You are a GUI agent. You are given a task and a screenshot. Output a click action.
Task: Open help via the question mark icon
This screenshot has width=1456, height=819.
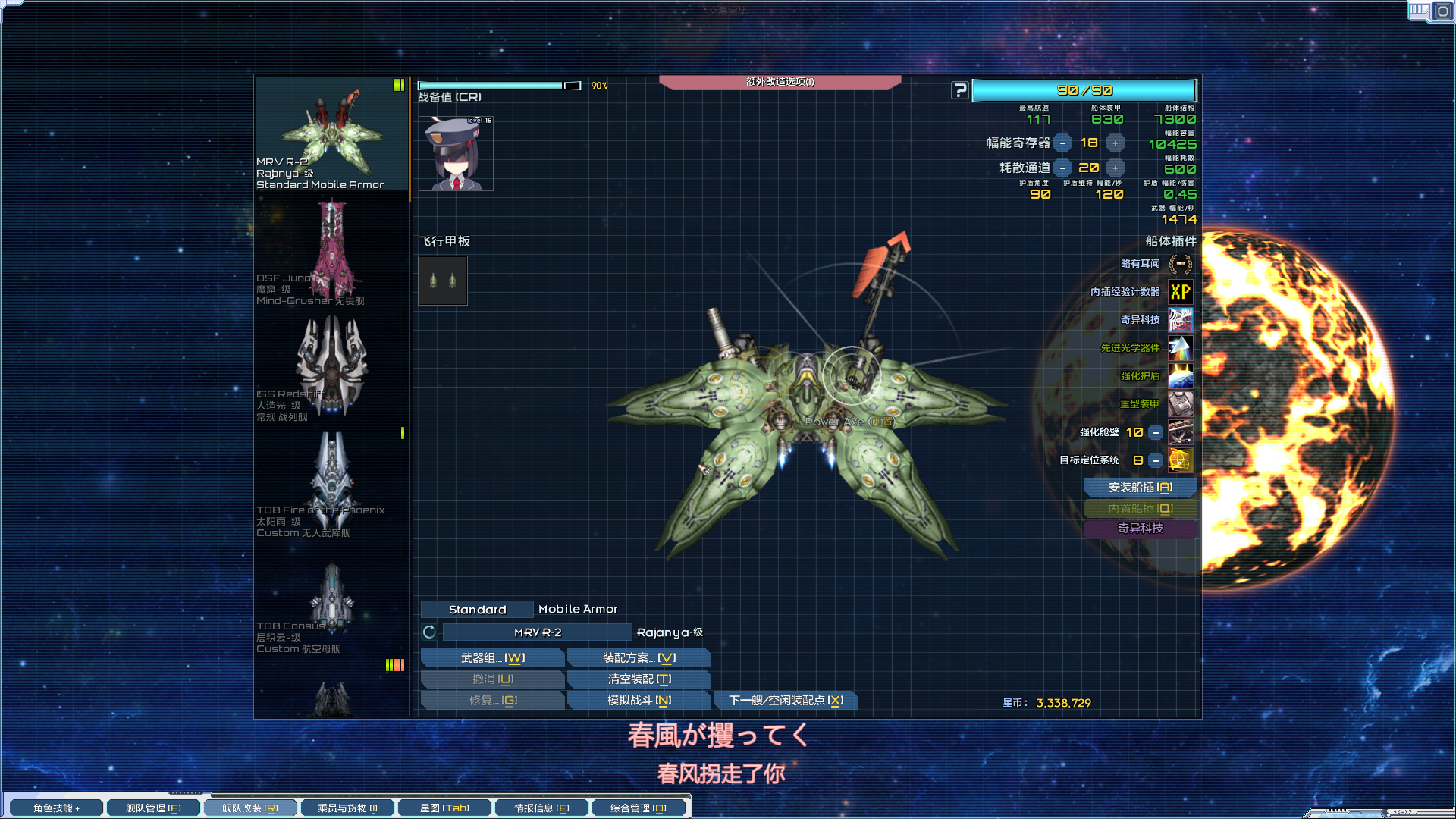(x=961, y=89)
